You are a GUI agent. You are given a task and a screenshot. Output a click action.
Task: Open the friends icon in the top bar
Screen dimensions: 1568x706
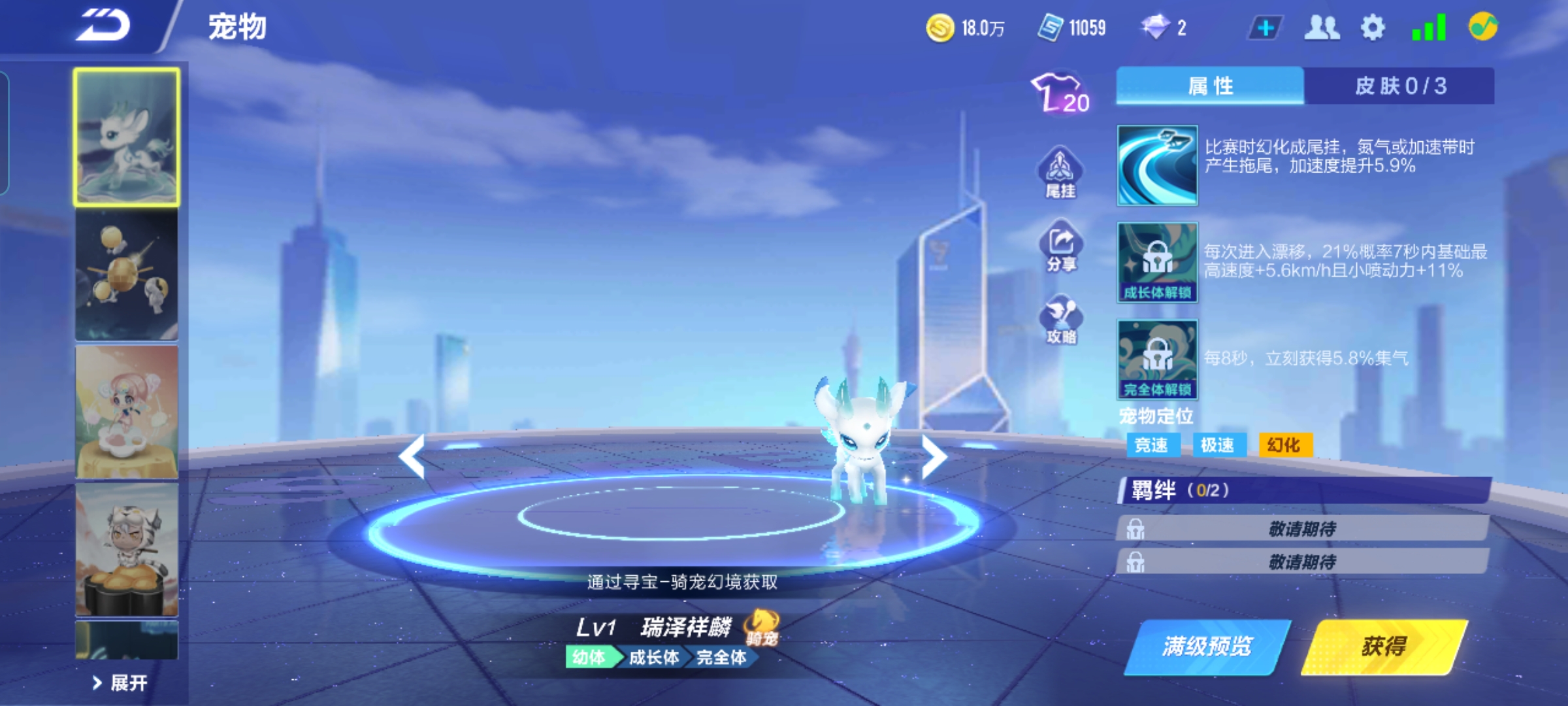[1321, 27]
